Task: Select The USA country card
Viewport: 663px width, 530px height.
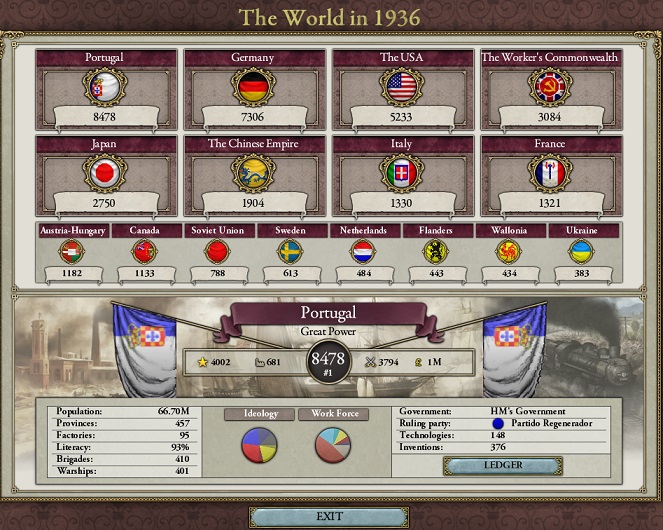Action: pos(402,88)
